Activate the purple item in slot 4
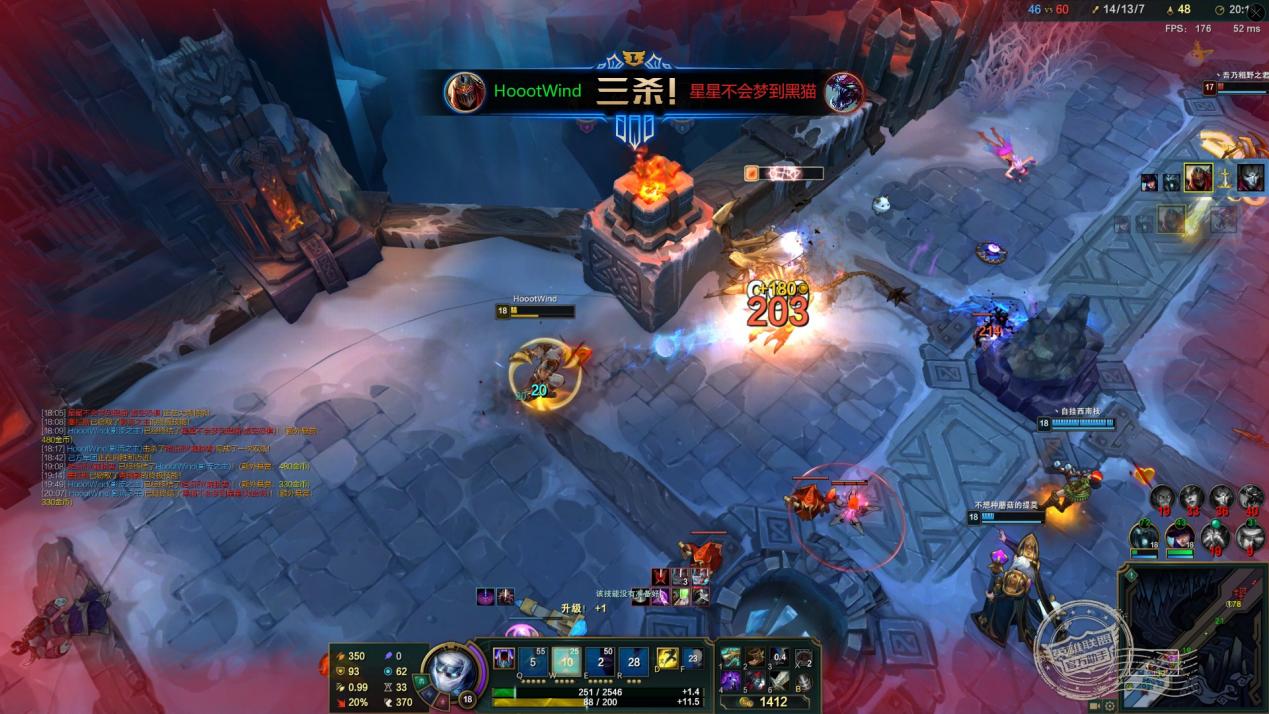Viewport: 1269px width, 714px height. [732, 680]
